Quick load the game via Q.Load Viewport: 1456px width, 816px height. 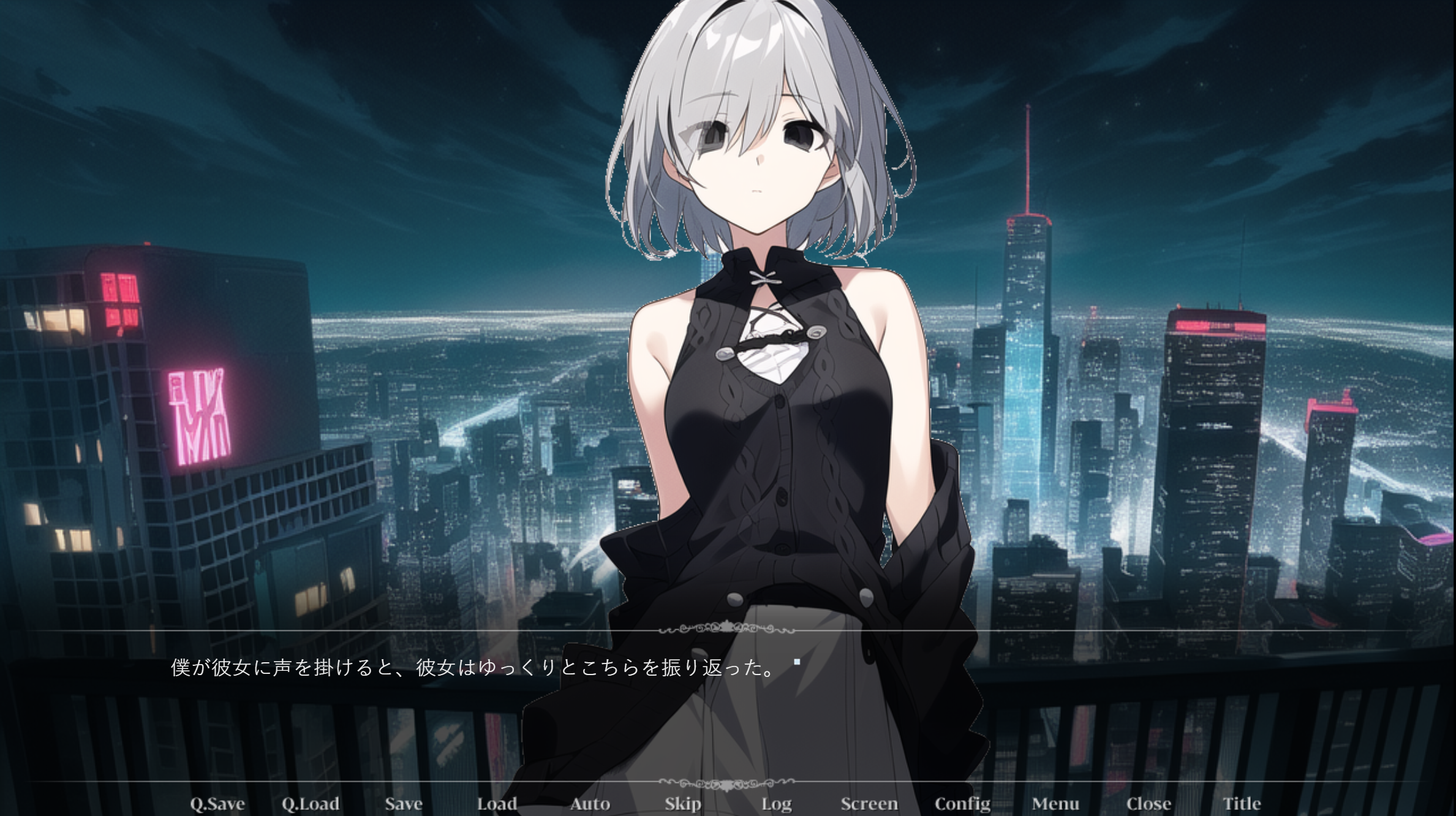(x=311, y=803)
